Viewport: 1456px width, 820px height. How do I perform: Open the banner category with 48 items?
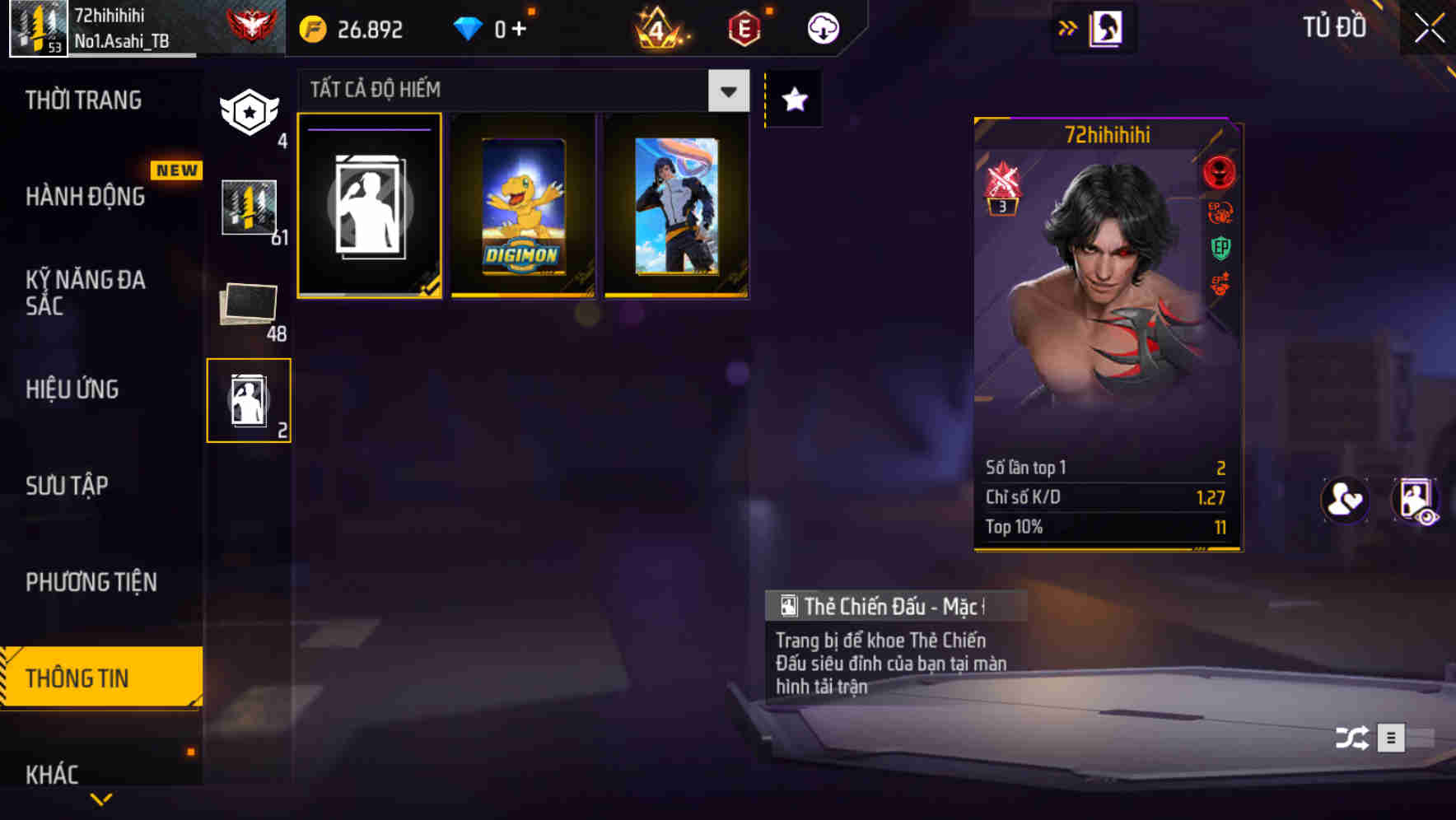(246, 305)
